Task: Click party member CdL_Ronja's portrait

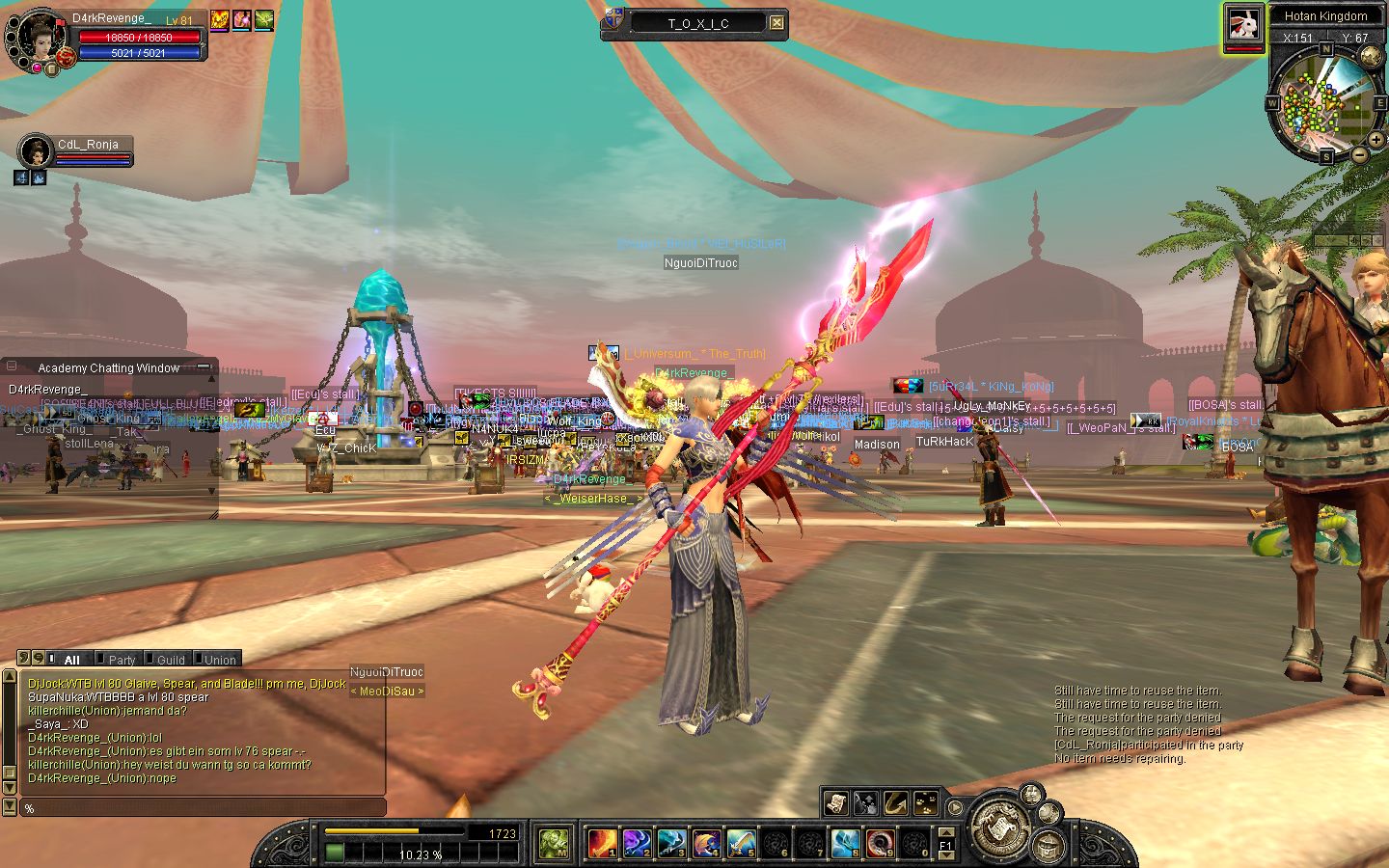Action: (36, 152)
